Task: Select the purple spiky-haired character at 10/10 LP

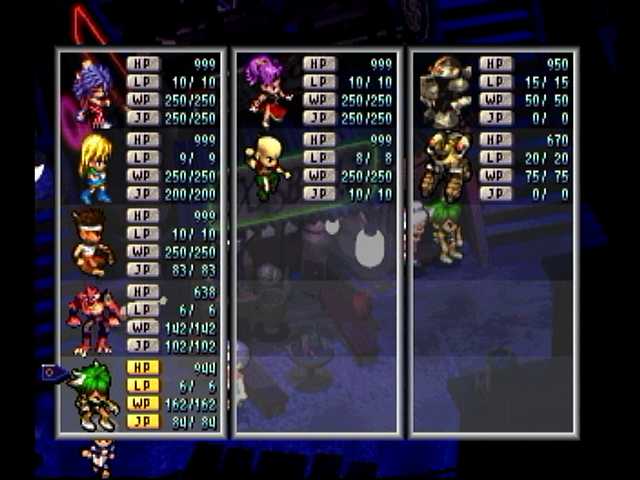Action: click(93, 91)
